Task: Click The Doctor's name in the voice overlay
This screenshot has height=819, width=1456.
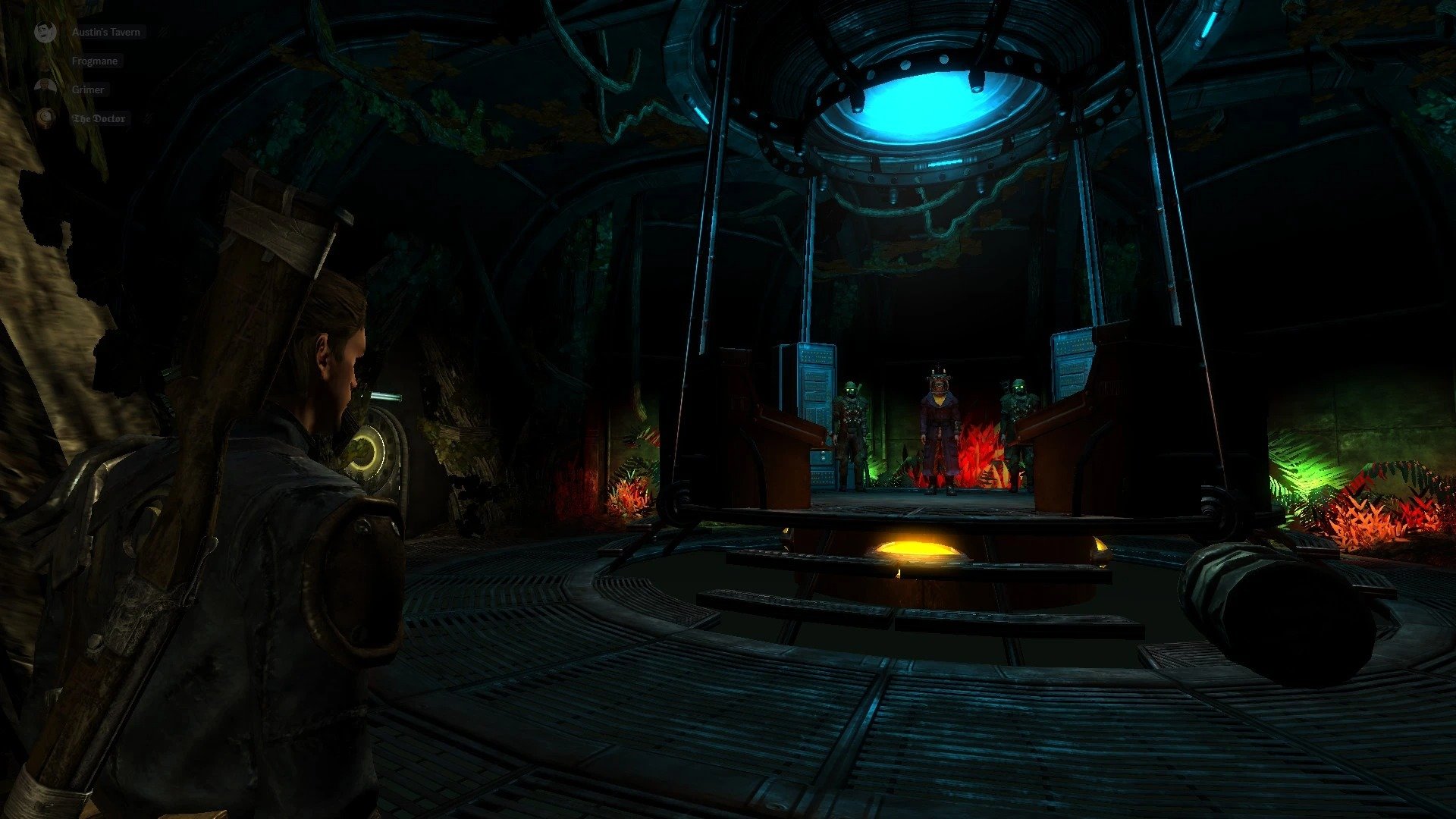Action: coord(99,118)
